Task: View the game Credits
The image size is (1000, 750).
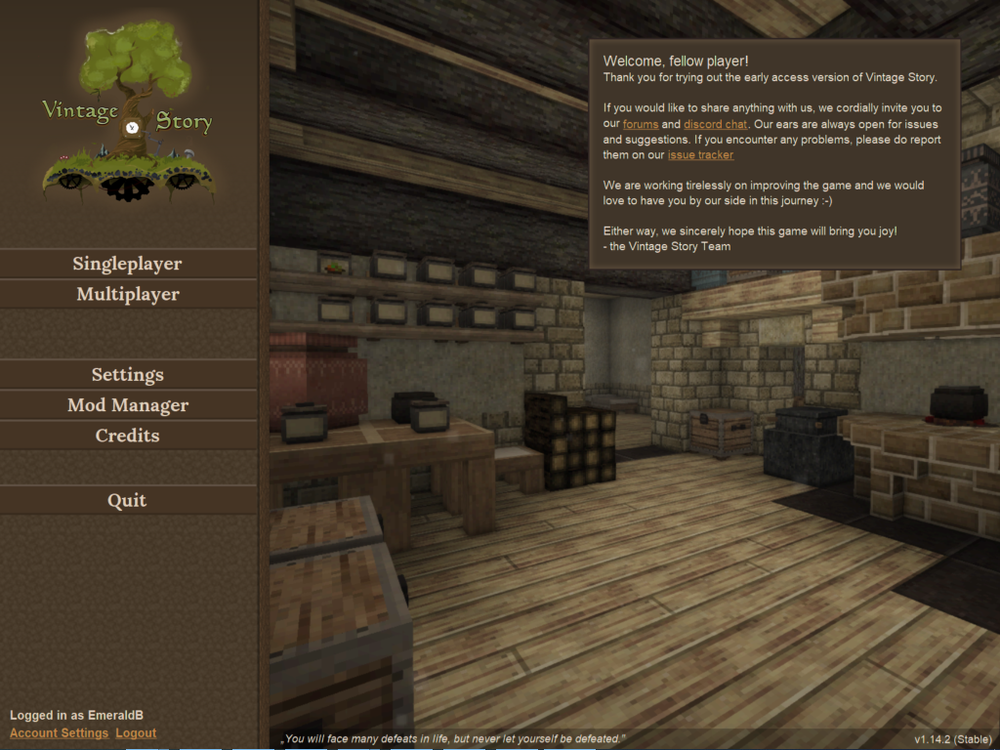Action: (127, 436)
